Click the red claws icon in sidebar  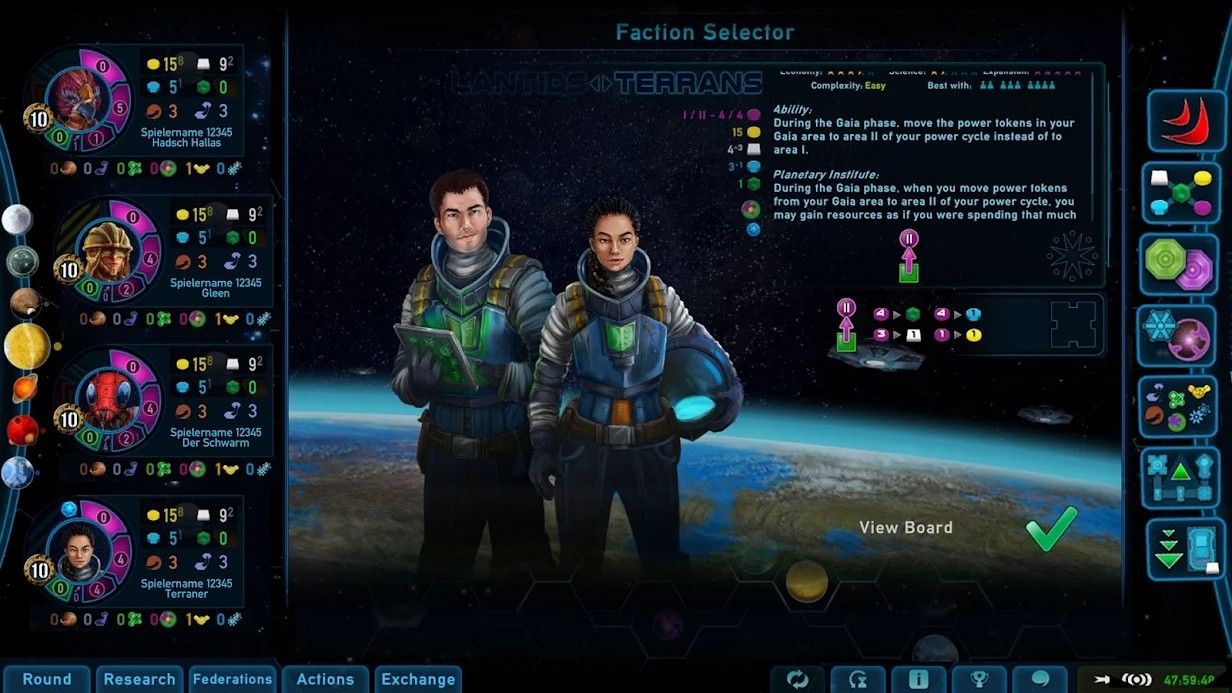pyautogui.click(x=1187, y=121)
